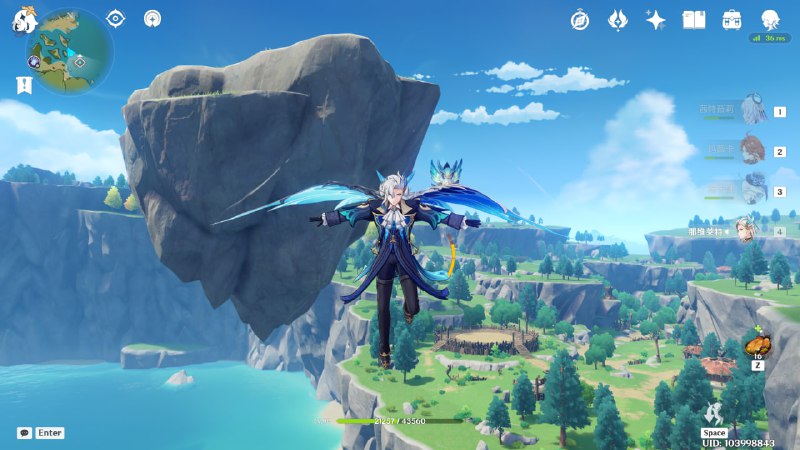
Task: Select active character in slot 4
Action: [x=747, y=230]
